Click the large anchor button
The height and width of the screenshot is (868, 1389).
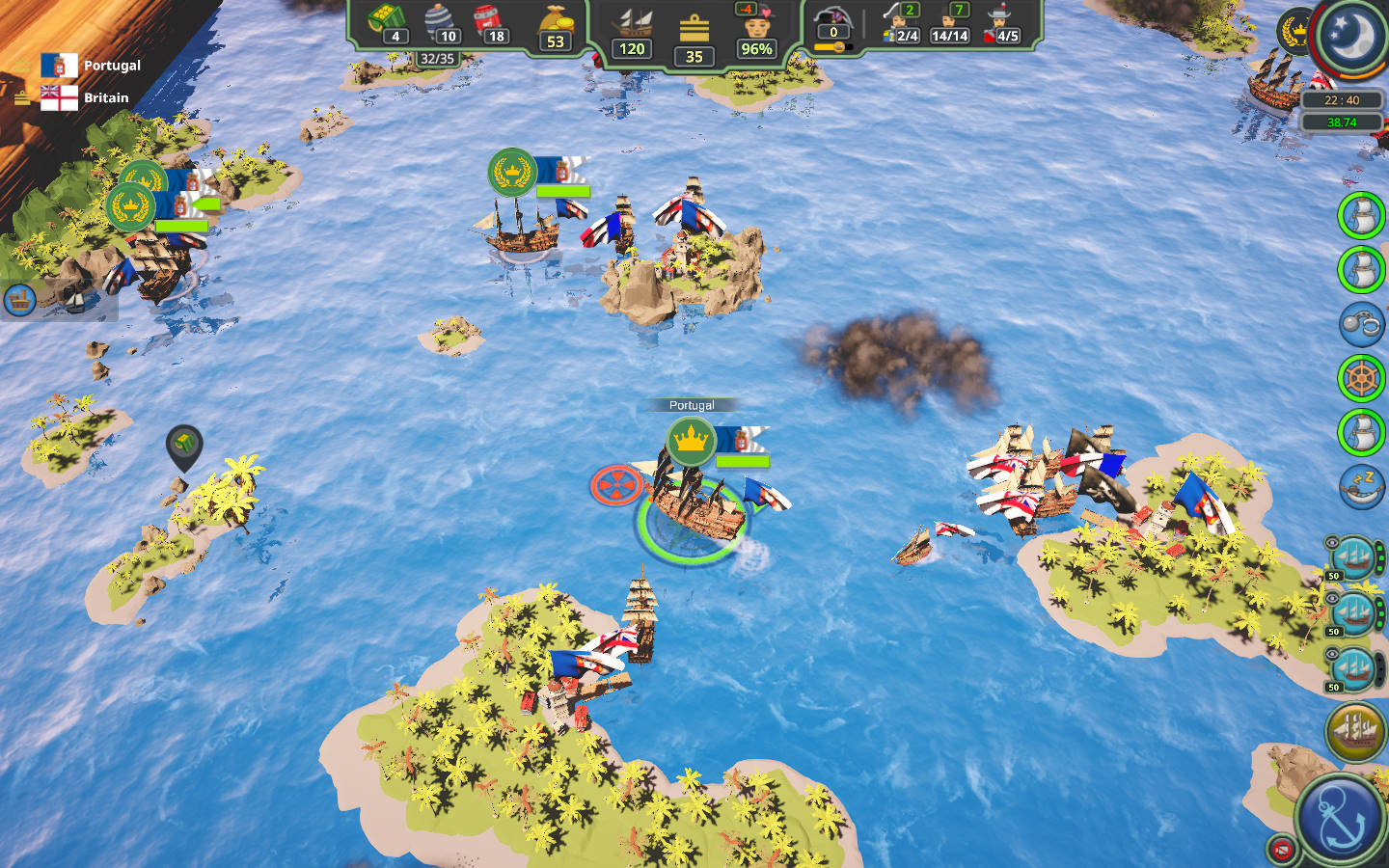(1340, 818)
